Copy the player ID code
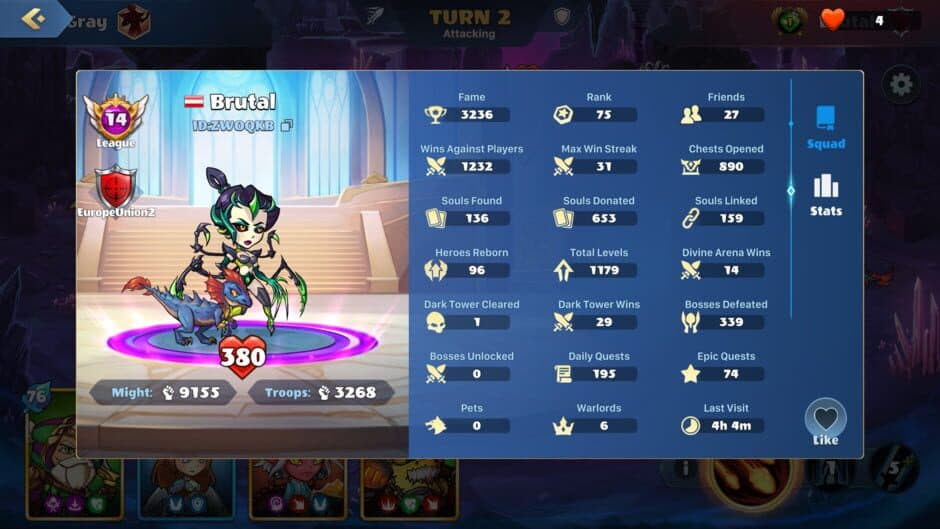This screenshot has width=940, height=529. point(287,126)
